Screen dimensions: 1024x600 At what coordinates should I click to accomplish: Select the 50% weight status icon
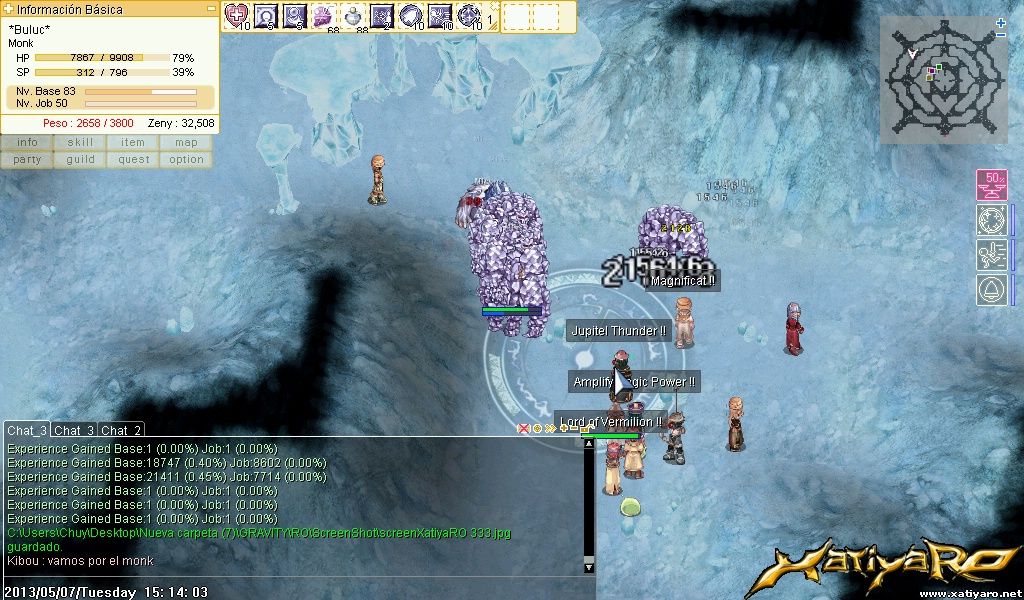click(991, 185)
